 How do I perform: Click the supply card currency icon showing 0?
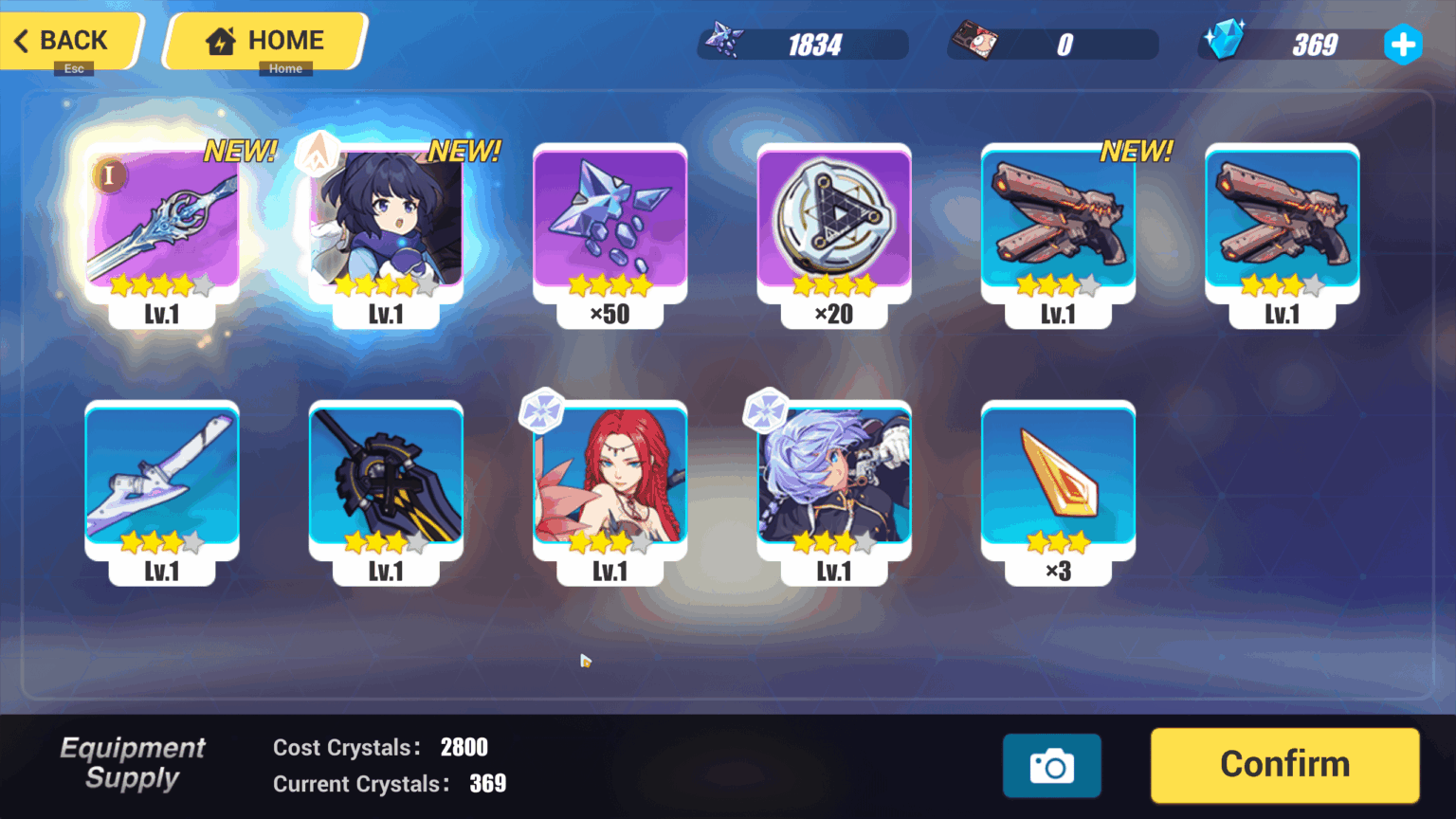pos(976,40)
